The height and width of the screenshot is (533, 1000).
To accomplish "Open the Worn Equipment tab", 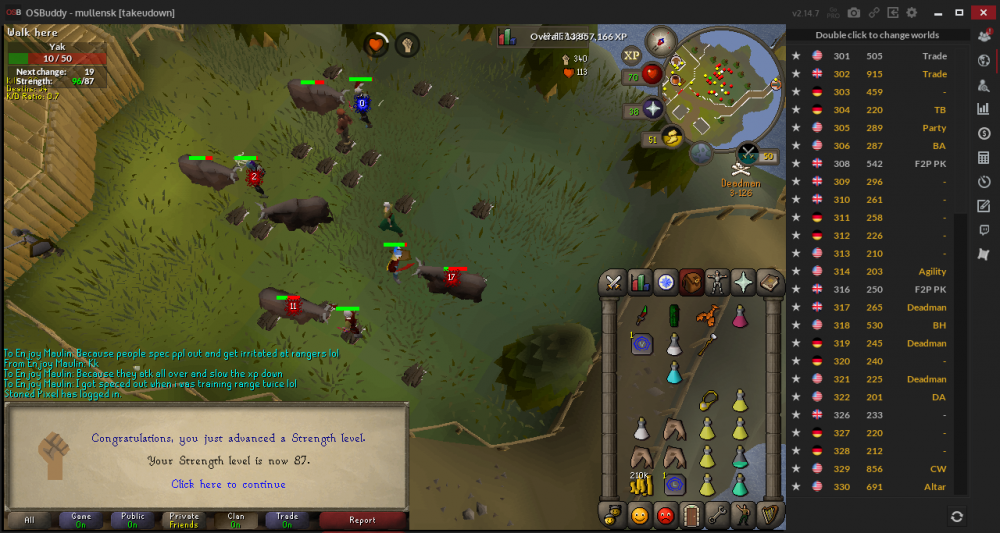I will [x=717, y=283].
